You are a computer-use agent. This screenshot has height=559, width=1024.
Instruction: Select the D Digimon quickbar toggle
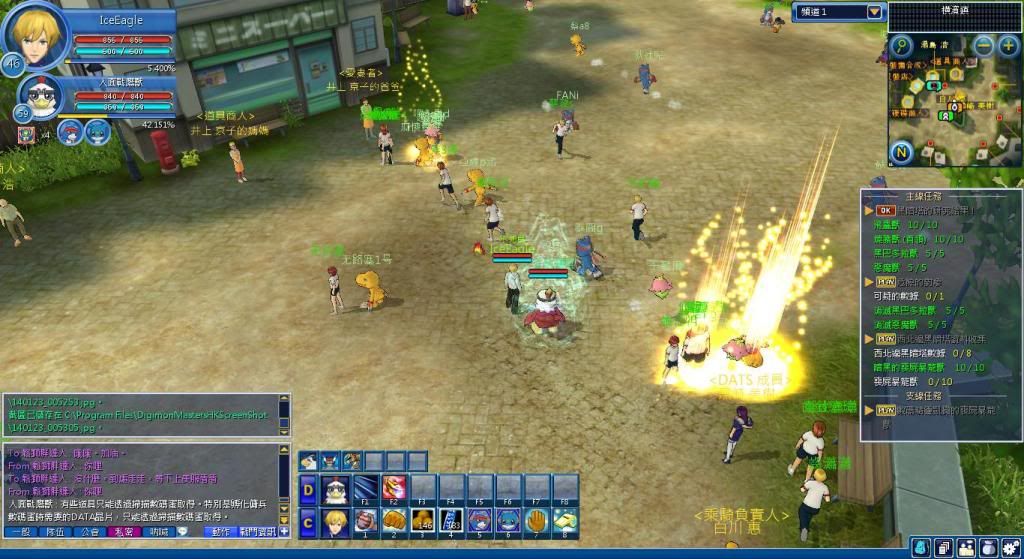tap(308, 489)
